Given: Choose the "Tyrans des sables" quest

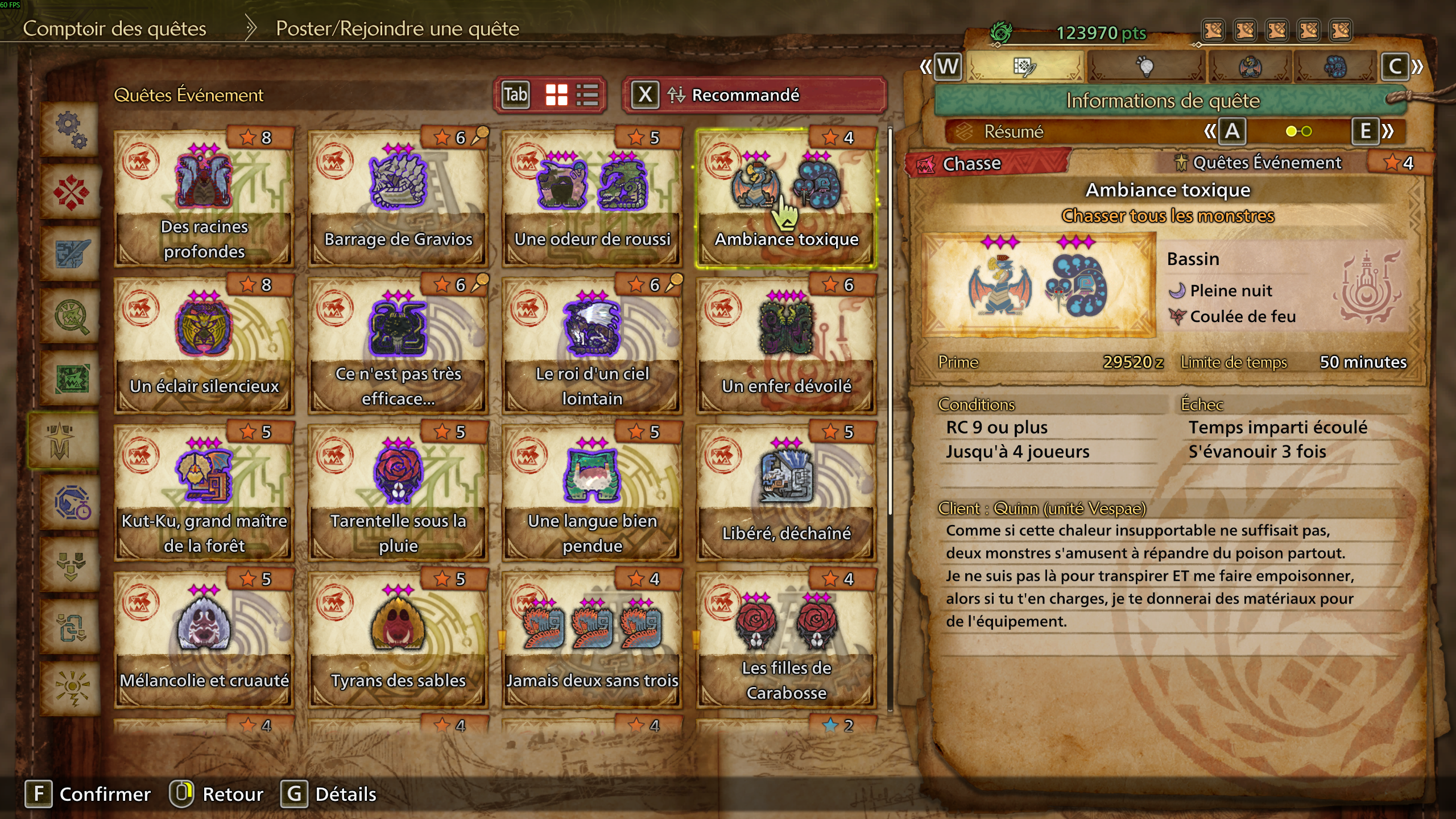Looking at the screenshot, I should tap(398, 640).
